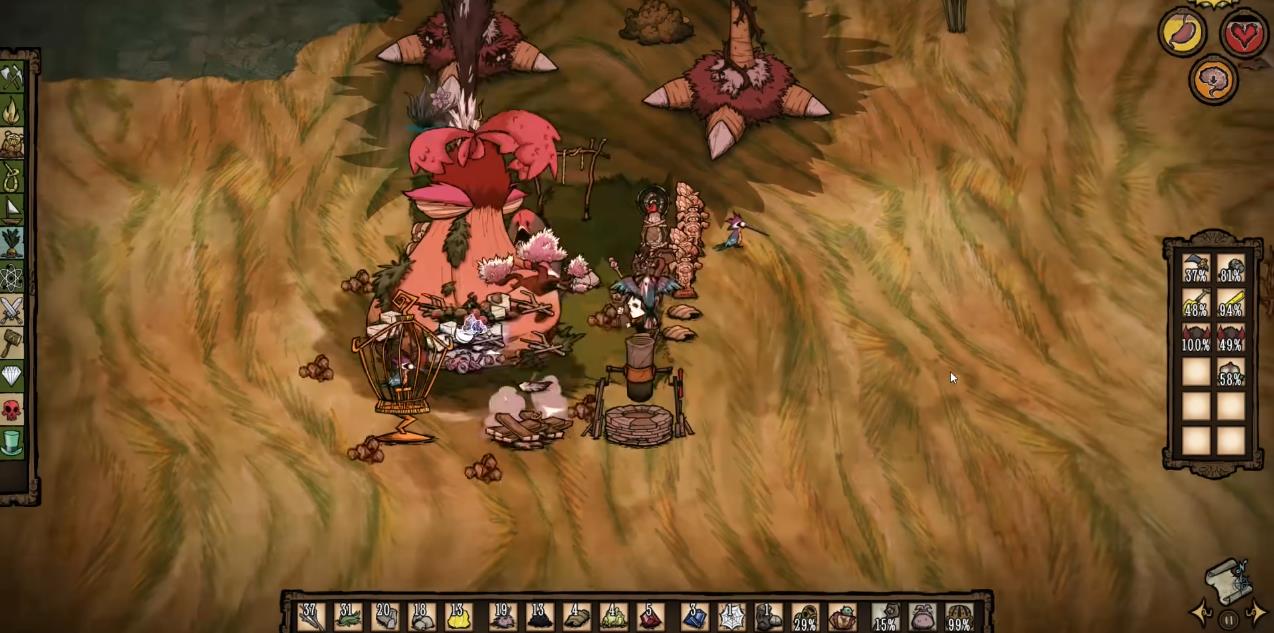
Task: Open the Magic red skull tab
Action: click(x=12, y=409)
